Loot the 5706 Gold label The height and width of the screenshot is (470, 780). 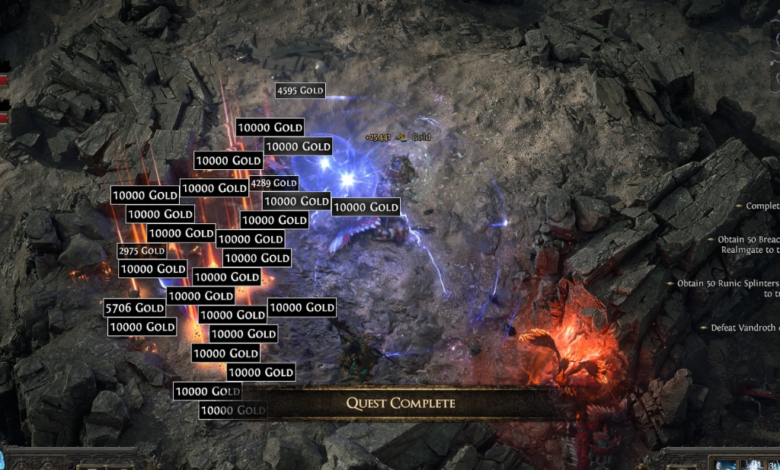click(135, 308)
